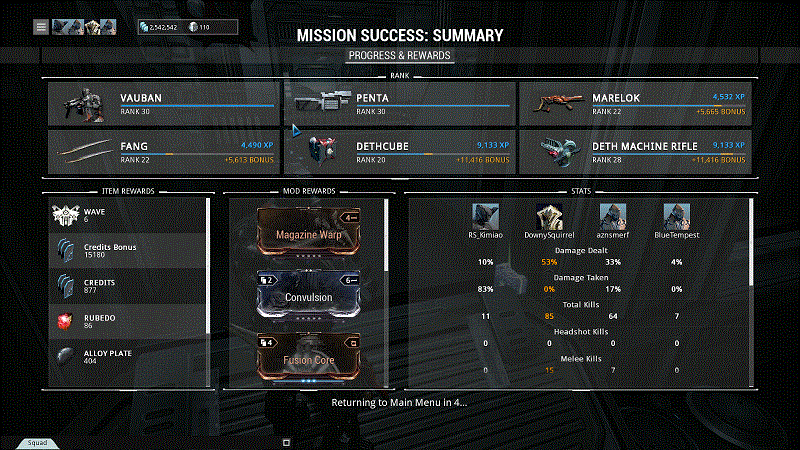Select the Penta weapon rank panel
Image resolution: width=800 pixels, height=450 pixels.
coord(399,104)
